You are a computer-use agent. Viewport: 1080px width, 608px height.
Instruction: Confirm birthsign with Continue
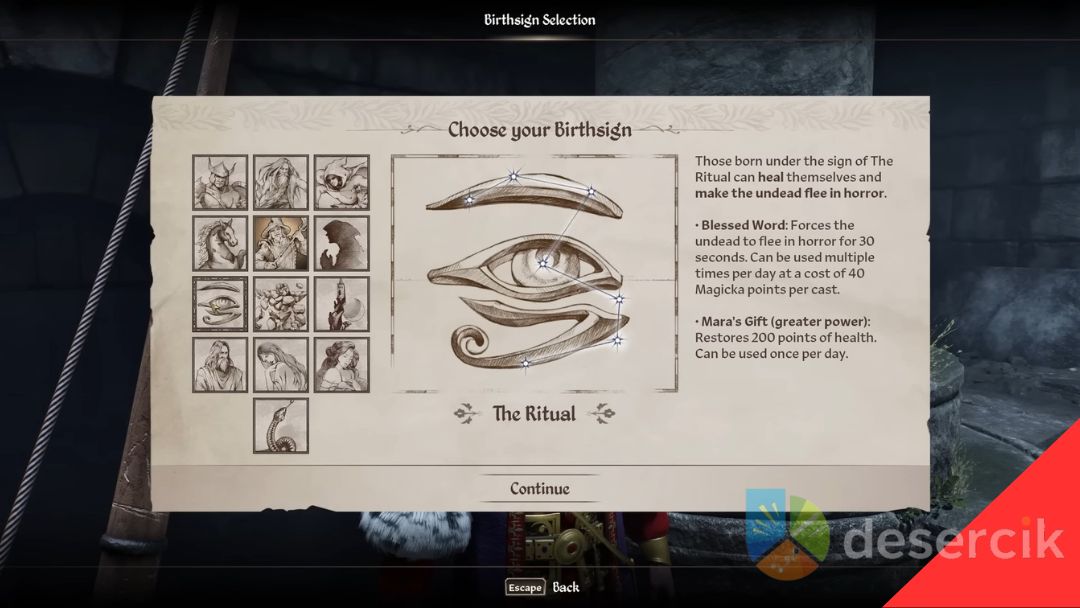(540, 488)
